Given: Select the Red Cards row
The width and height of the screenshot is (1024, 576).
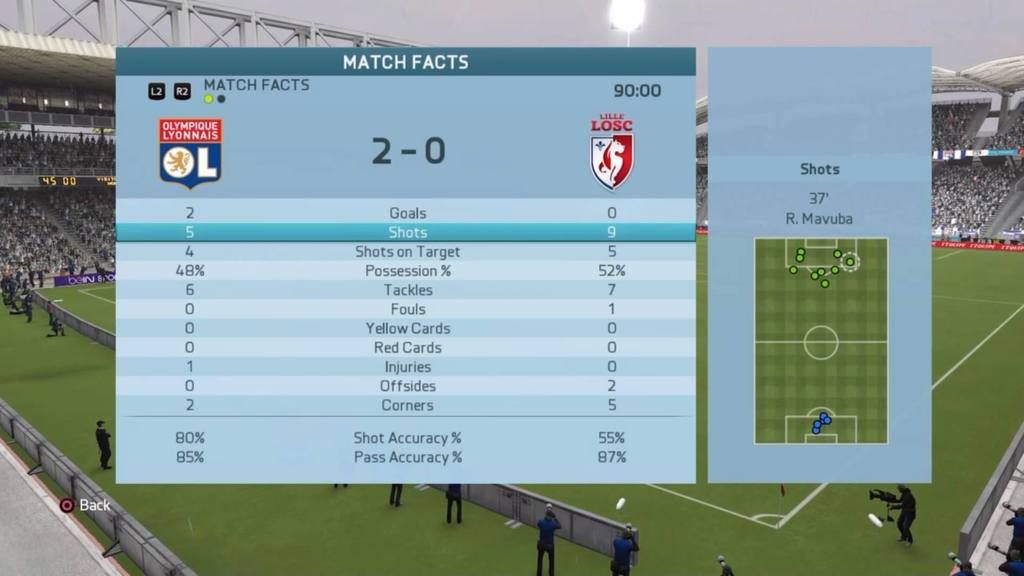Looking at the screenshot, I should pyautogui.click(x=406, y=348).
